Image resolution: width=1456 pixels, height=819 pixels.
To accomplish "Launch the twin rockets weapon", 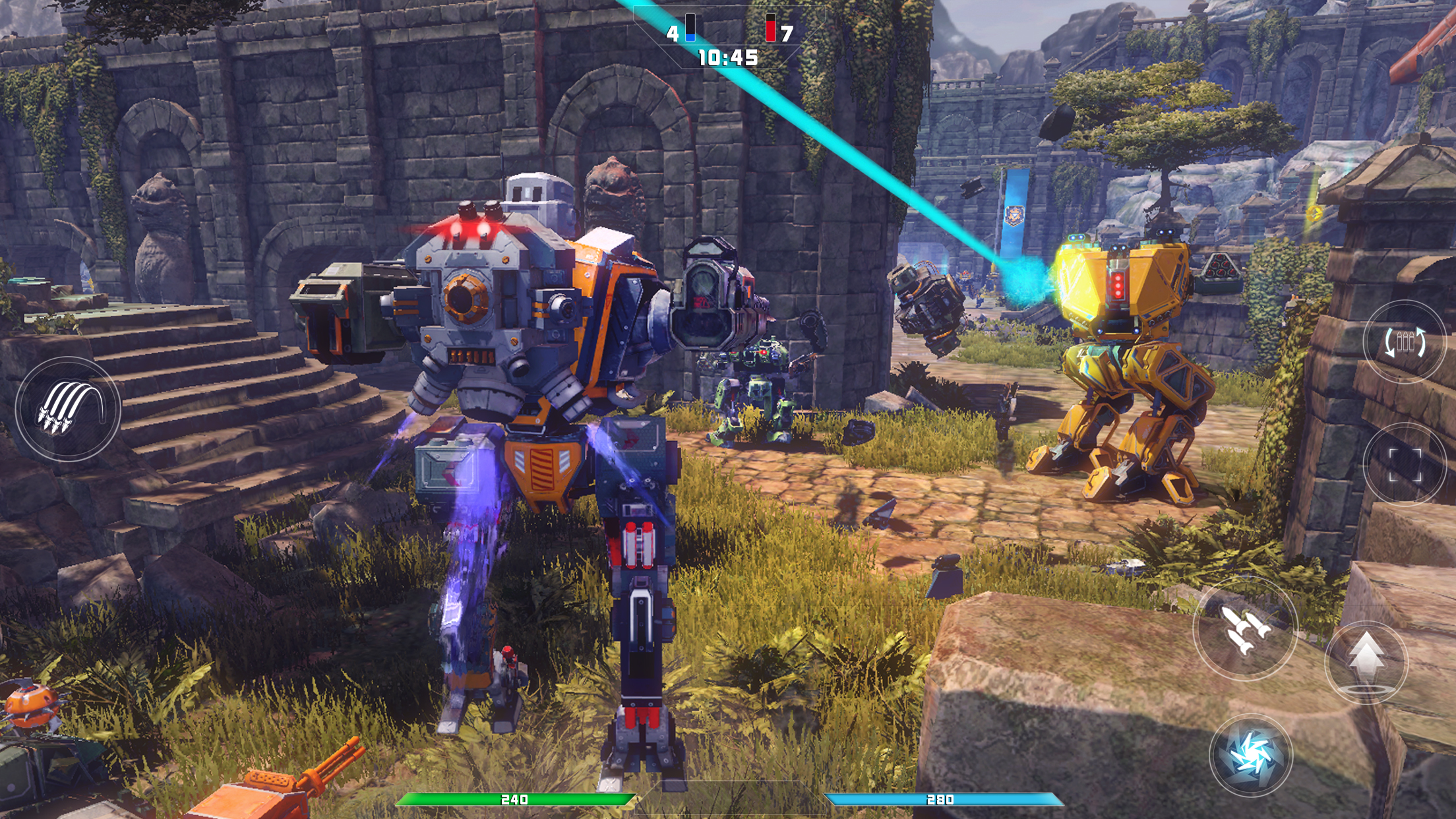I will (x=1245, y=628).
